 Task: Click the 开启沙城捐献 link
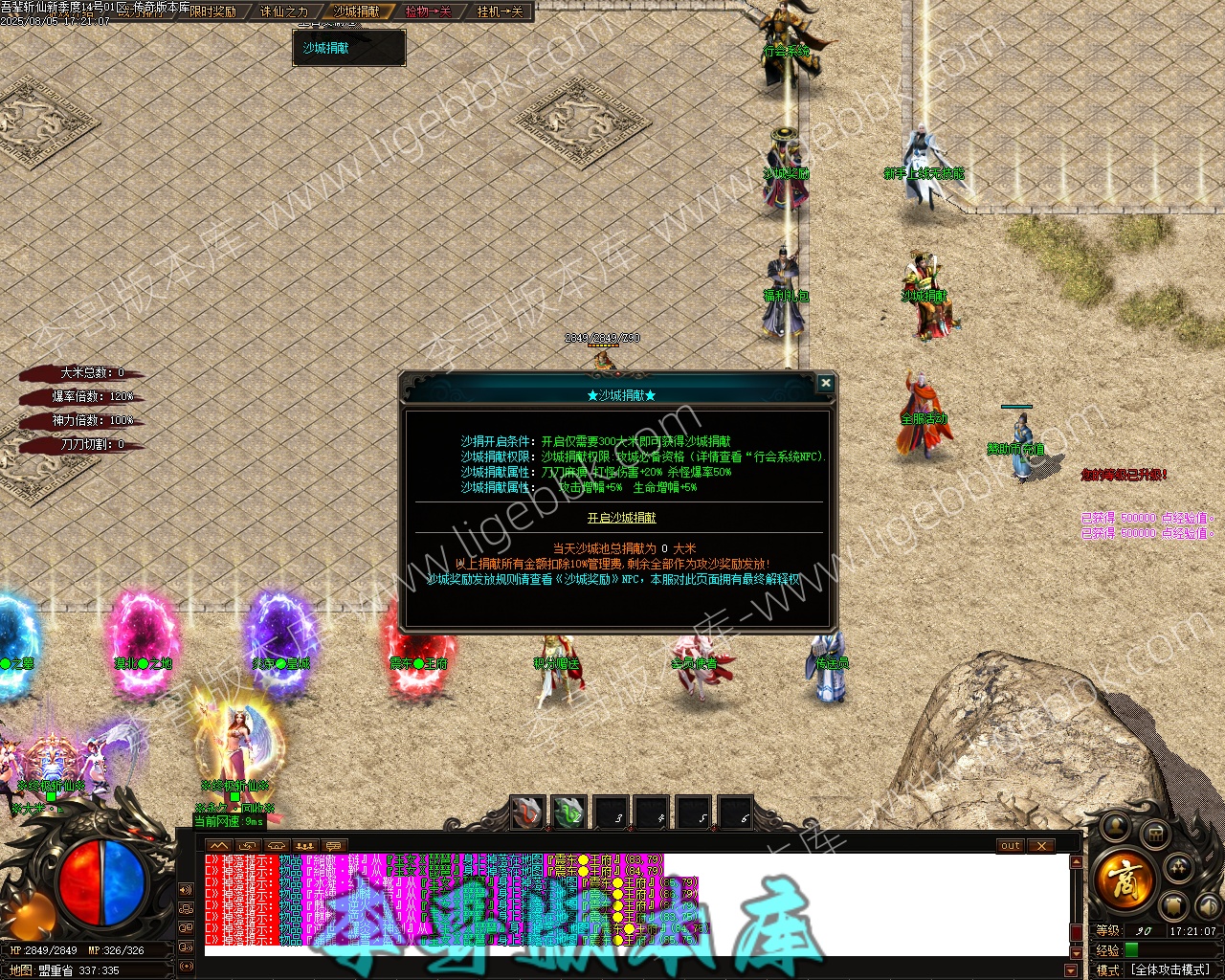(621, 518)
